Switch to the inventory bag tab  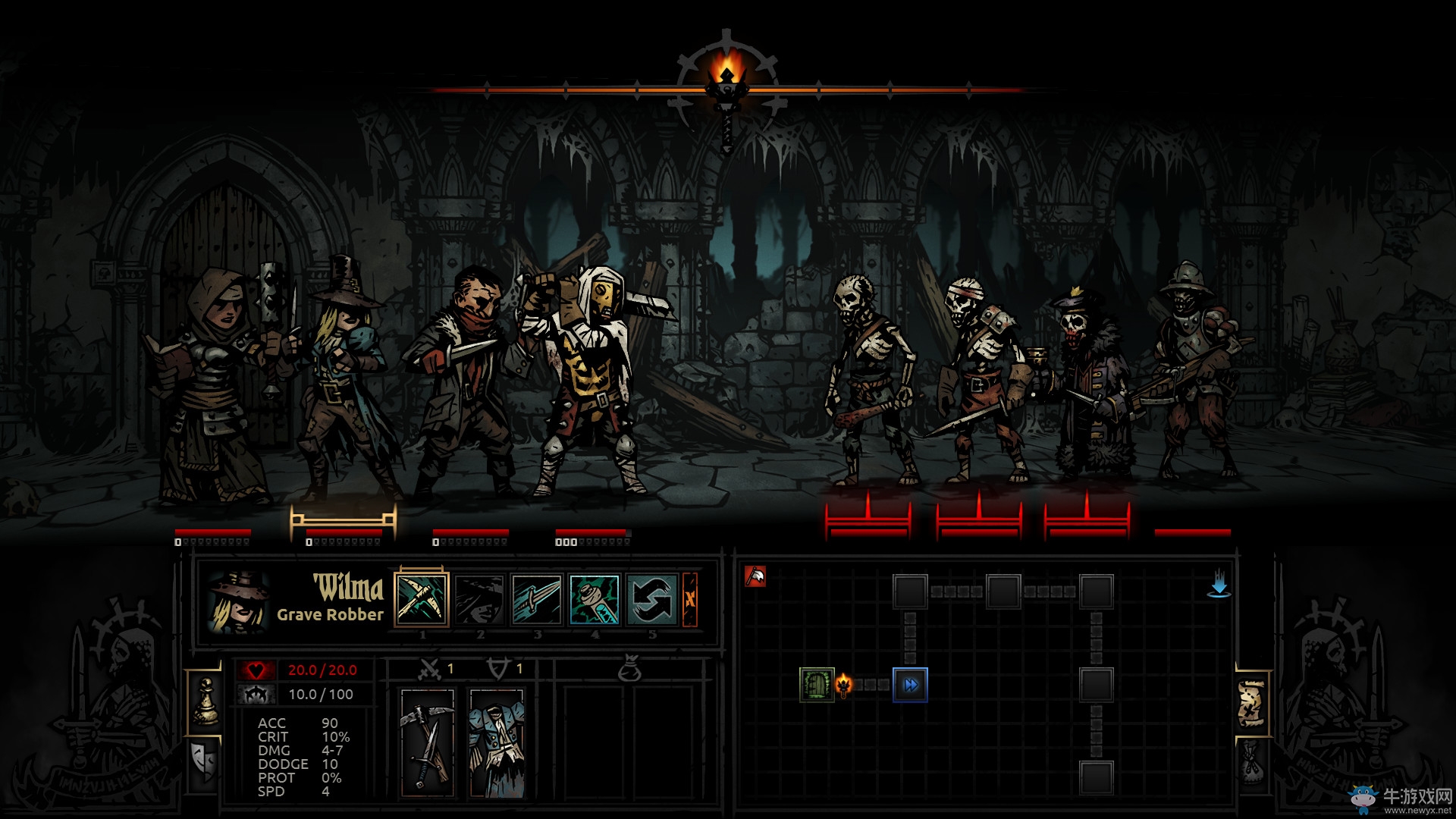[1253, 762]
